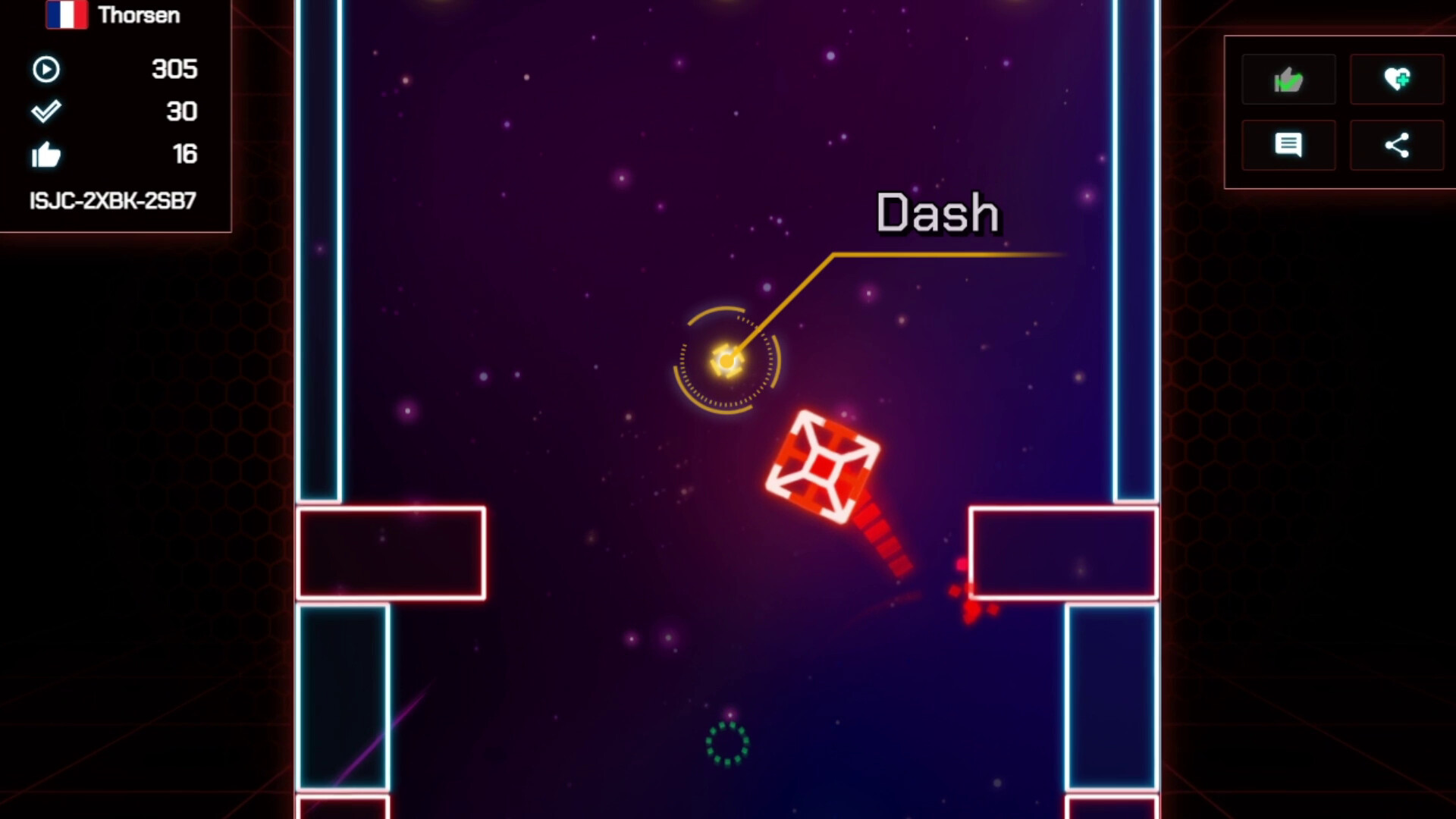Share Thorsen's level
This screenshot has height=819, width=1456.
(x=1396, y=144)
